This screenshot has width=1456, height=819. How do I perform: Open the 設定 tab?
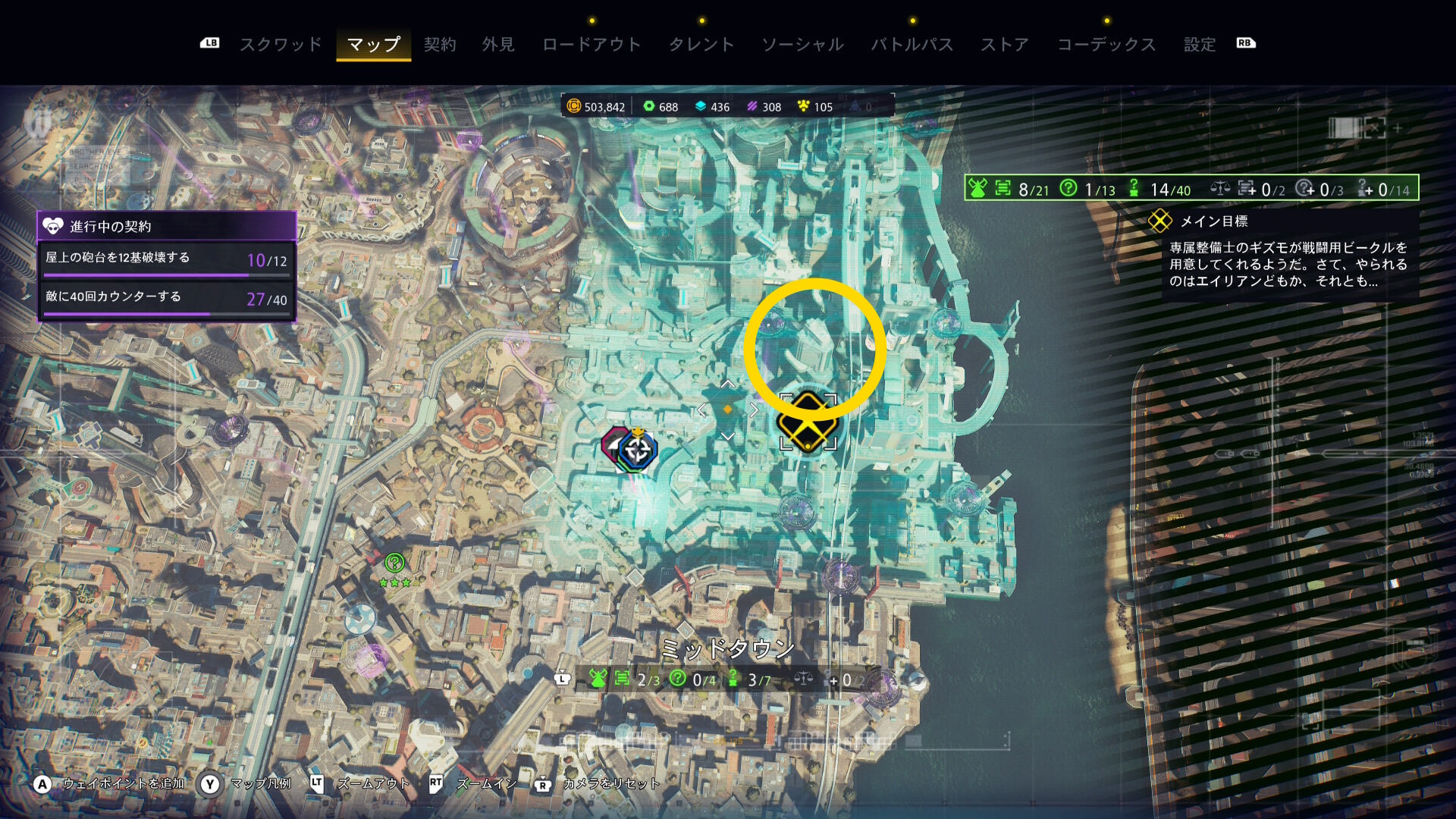[1200, 45]
